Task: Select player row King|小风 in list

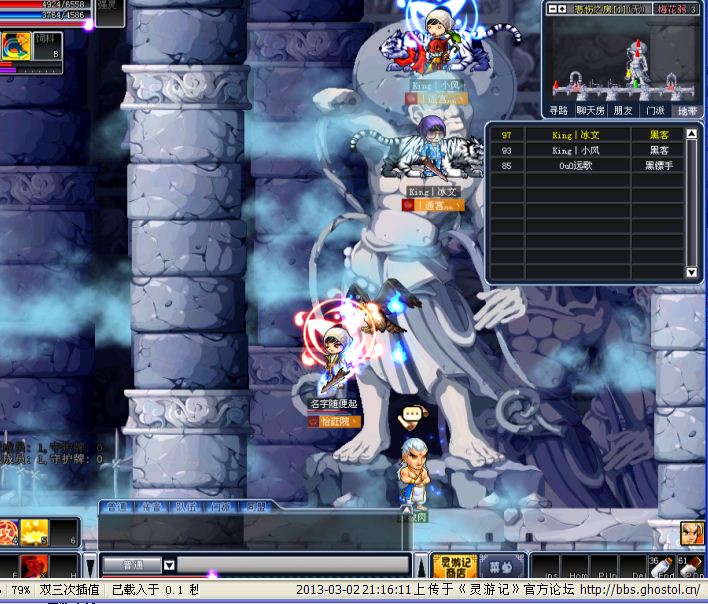Action: coord(589,150)
